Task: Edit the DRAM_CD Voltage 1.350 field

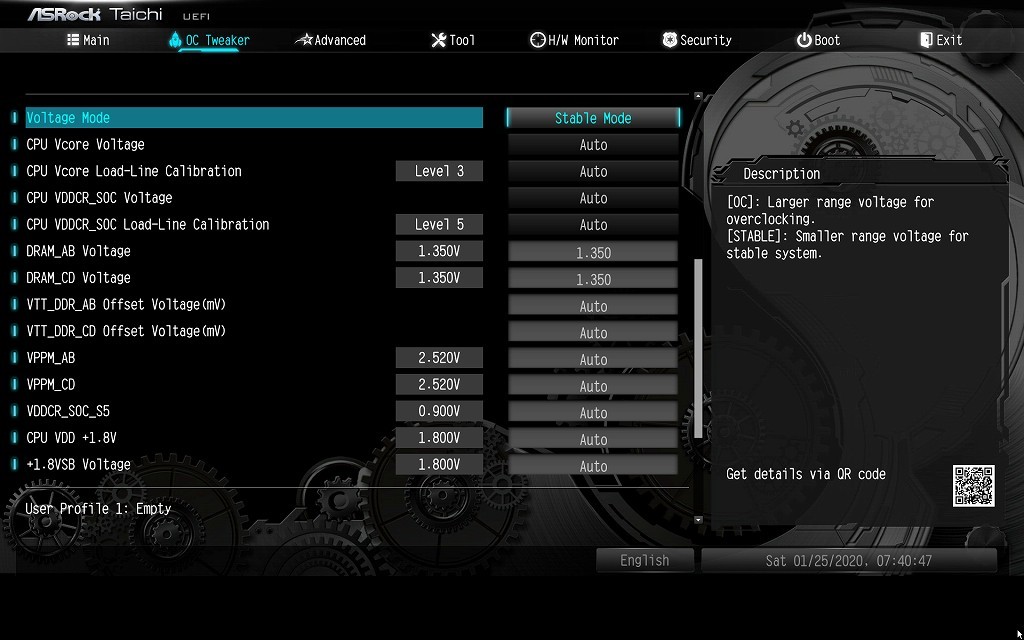Action: [x=593, y=279]
